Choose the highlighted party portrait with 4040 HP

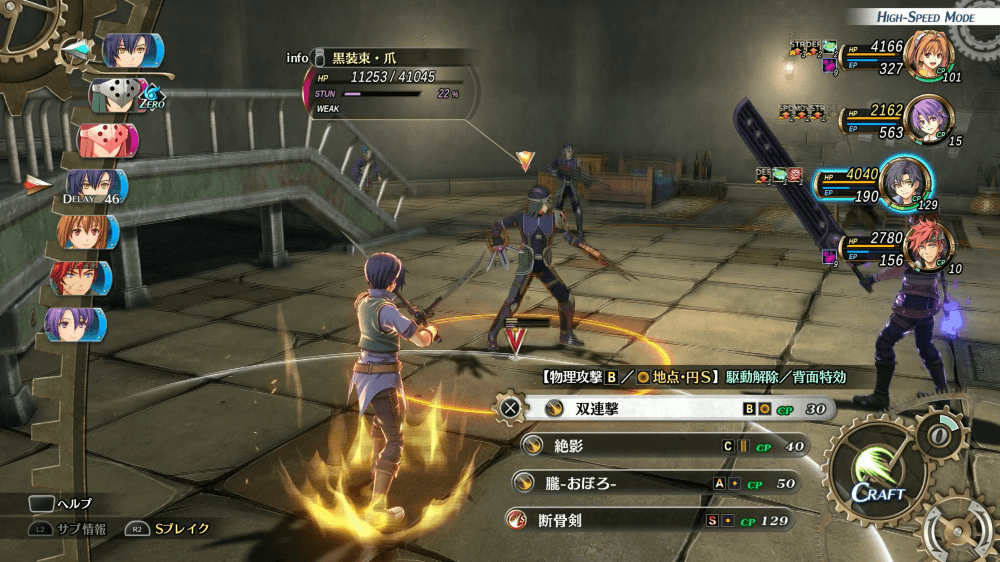point(905,182)
